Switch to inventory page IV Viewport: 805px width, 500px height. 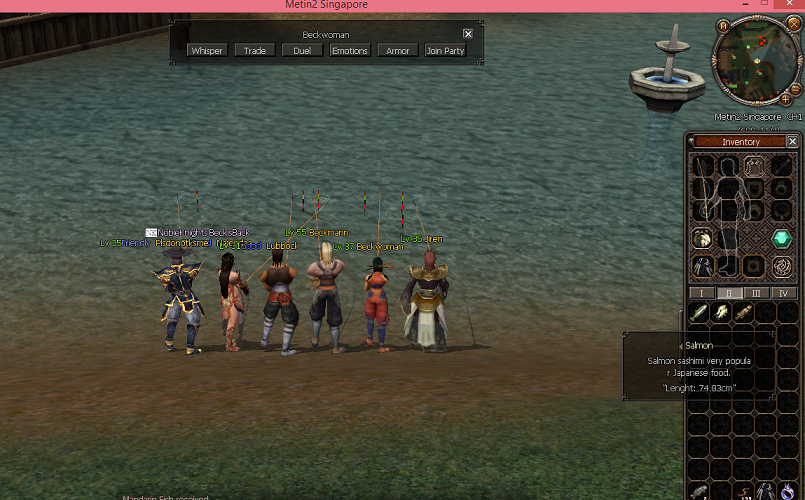(x=783, y=293)
